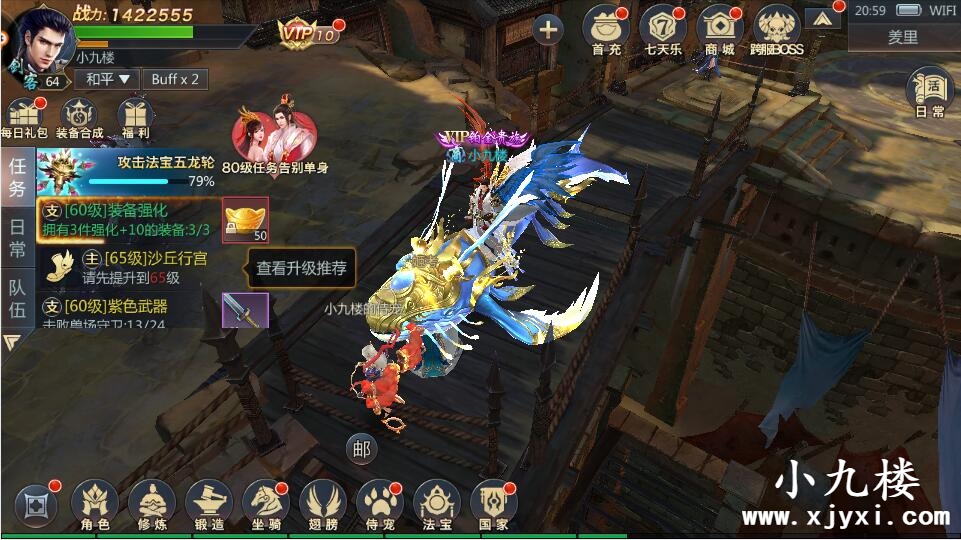The width and height of the screenshot is (961, 540).
Task: Open the 国家 nation menu
Action: click(493, 504)
